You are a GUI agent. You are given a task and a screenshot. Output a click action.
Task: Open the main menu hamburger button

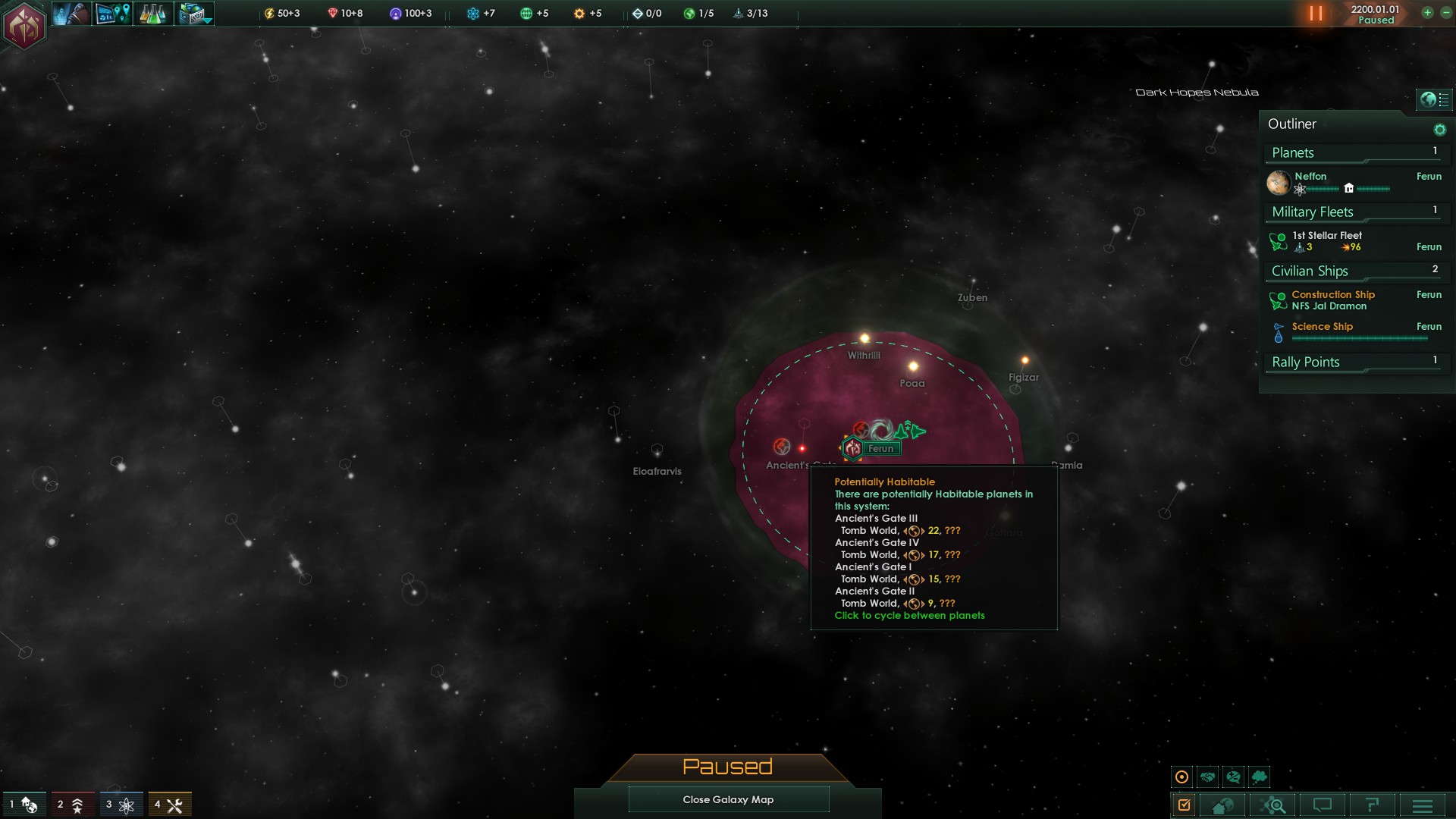tap(1423, 805)
